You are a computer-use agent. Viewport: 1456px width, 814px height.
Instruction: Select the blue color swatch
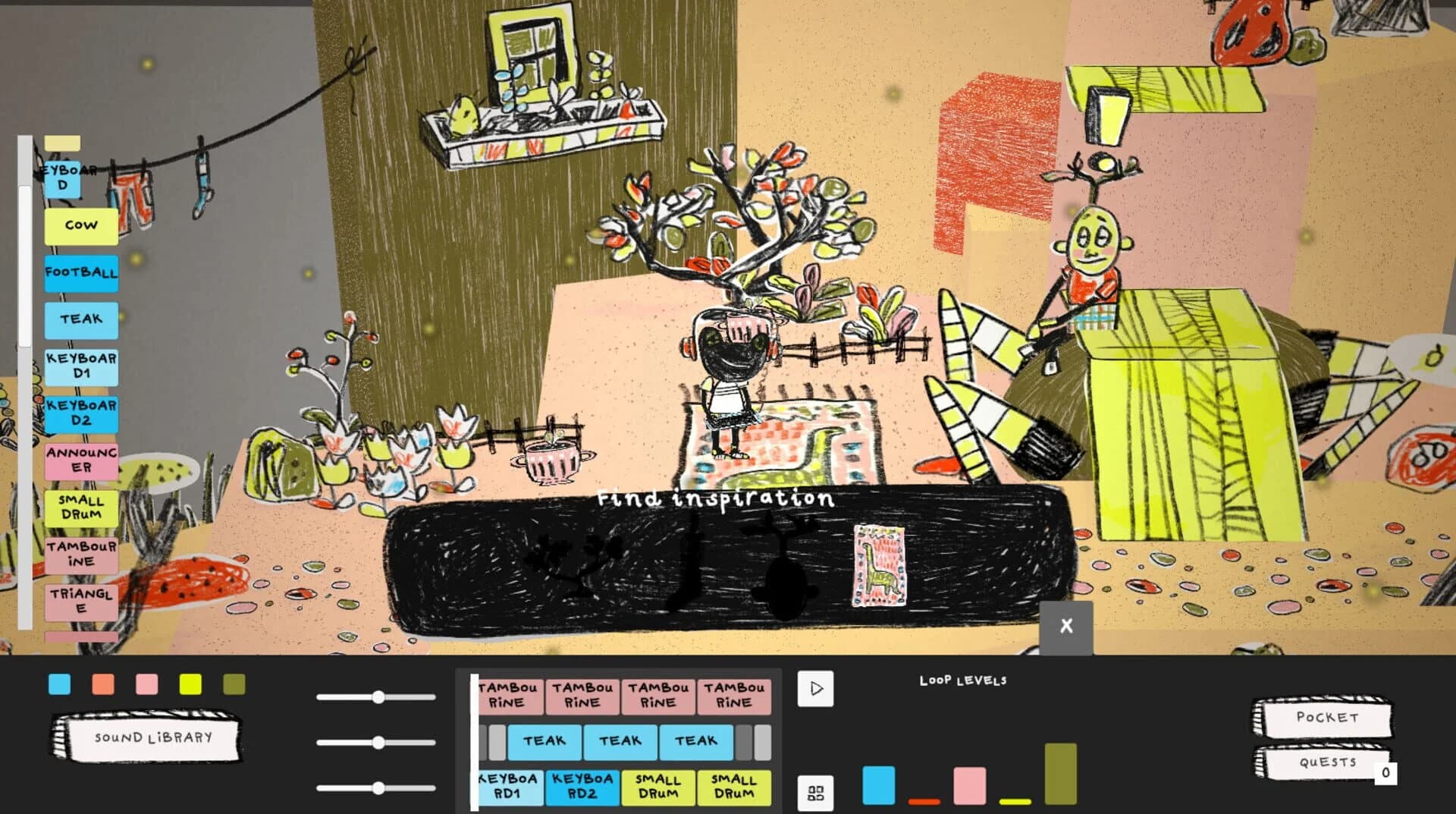coord(59,684)
